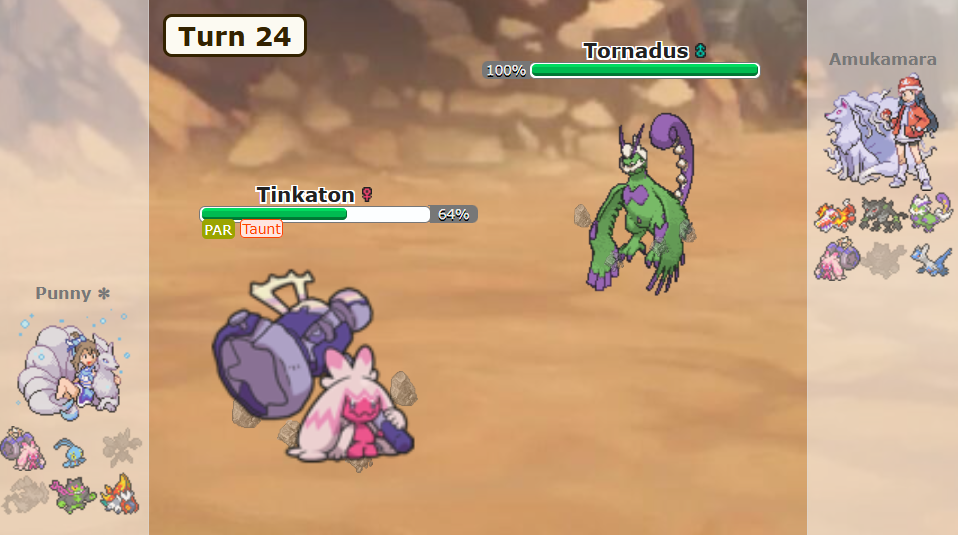The image size is (958, 535).
Task: Inspect the fainted Pokémon icon in Amukamara's team
Action: (883, 260)
